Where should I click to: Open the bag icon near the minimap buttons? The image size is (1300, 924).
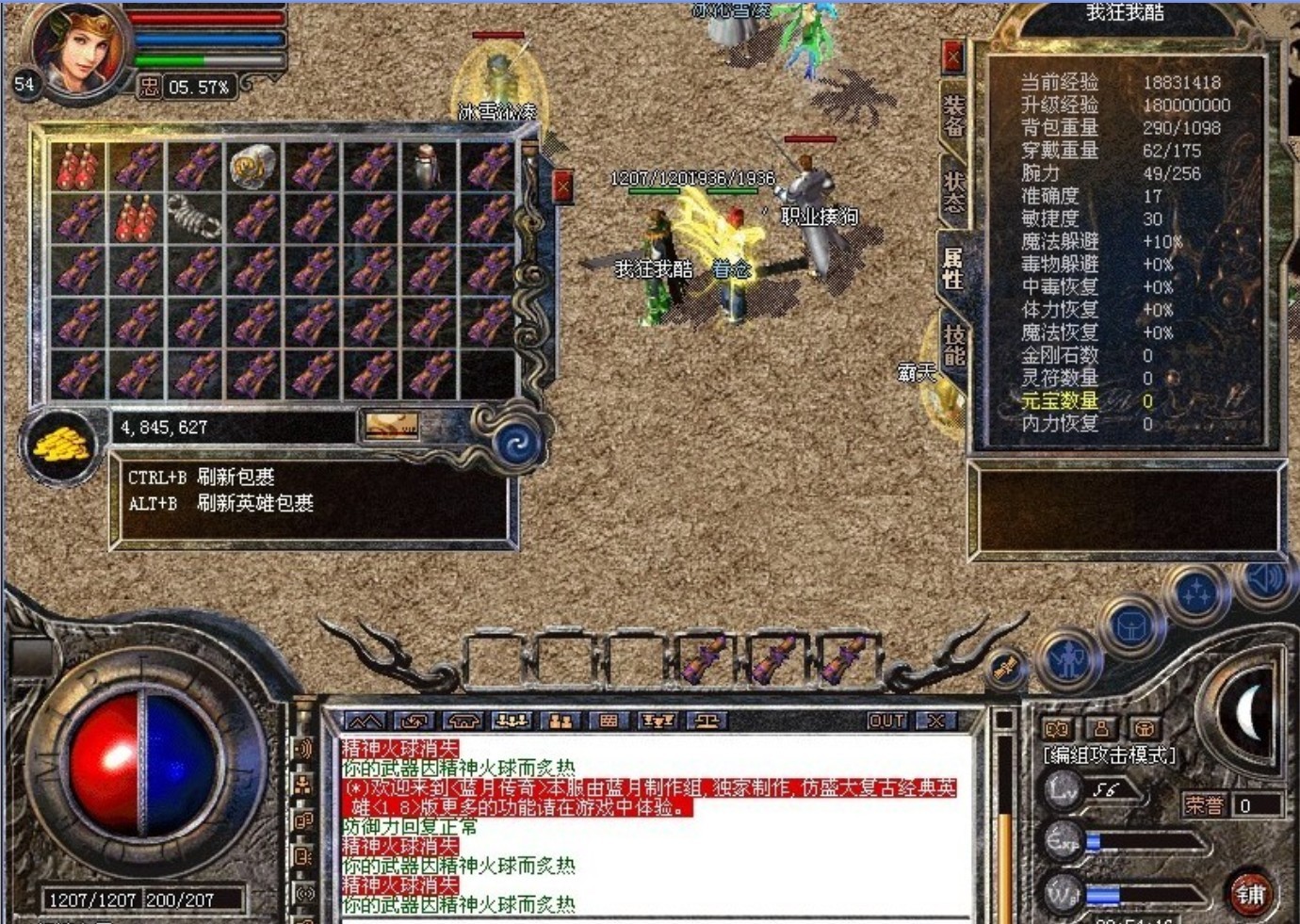click(1132, 624)
